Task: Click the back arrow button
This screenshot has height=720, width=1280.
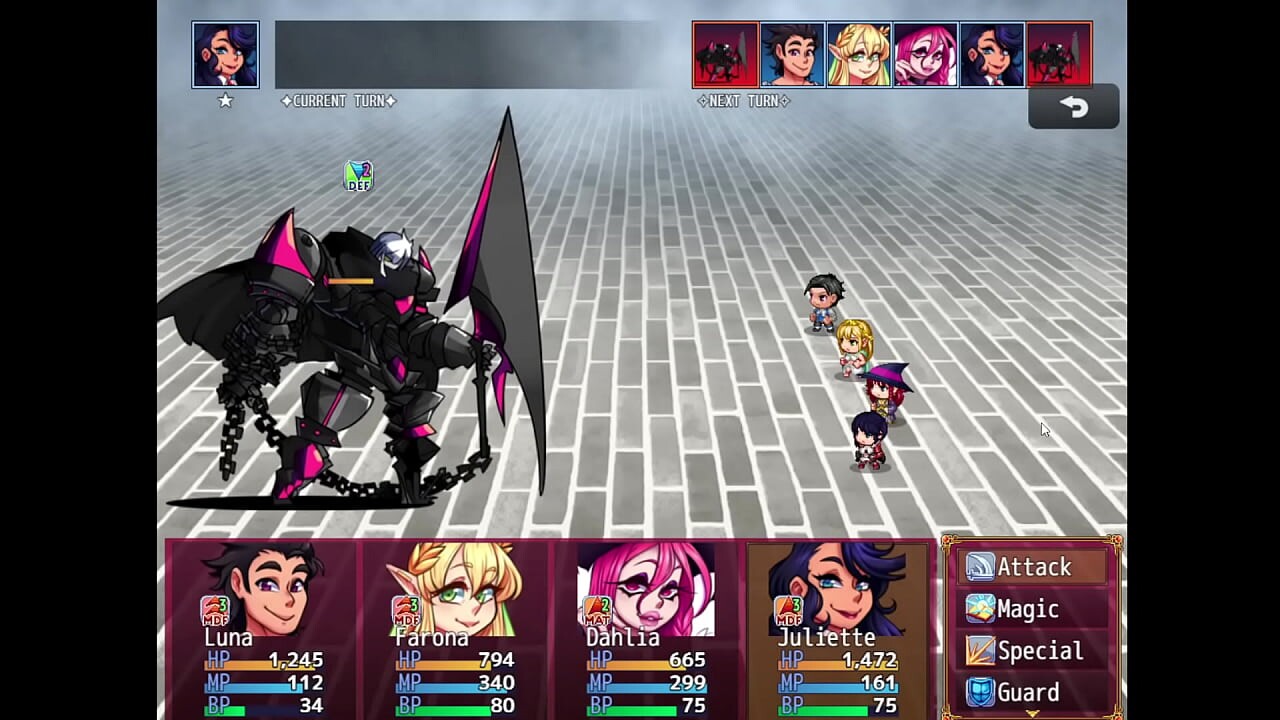Action: pyautogui.click(x=1073, y=107)
